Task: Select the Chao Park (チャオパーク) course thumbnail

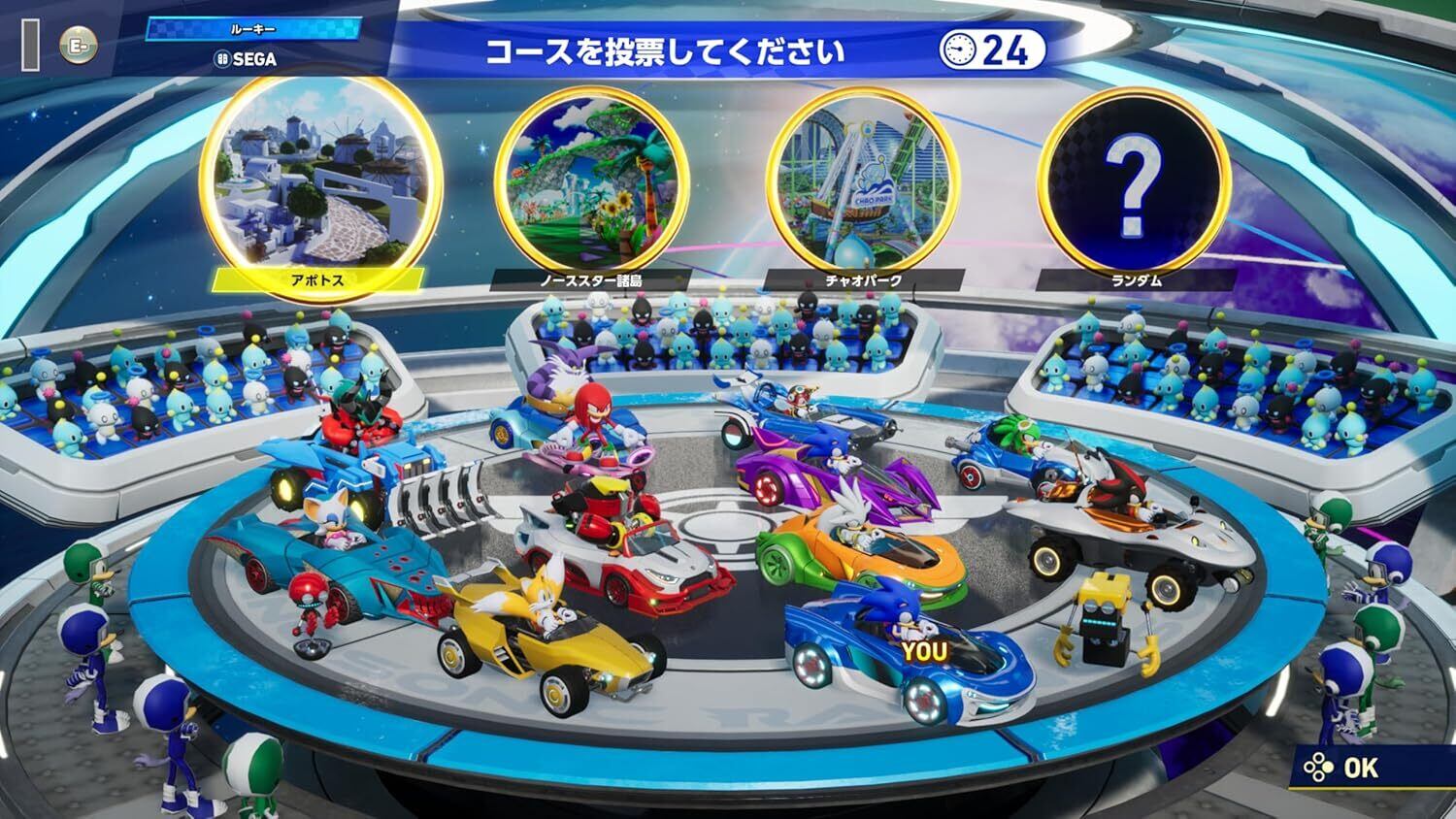Action: (864, 177)
